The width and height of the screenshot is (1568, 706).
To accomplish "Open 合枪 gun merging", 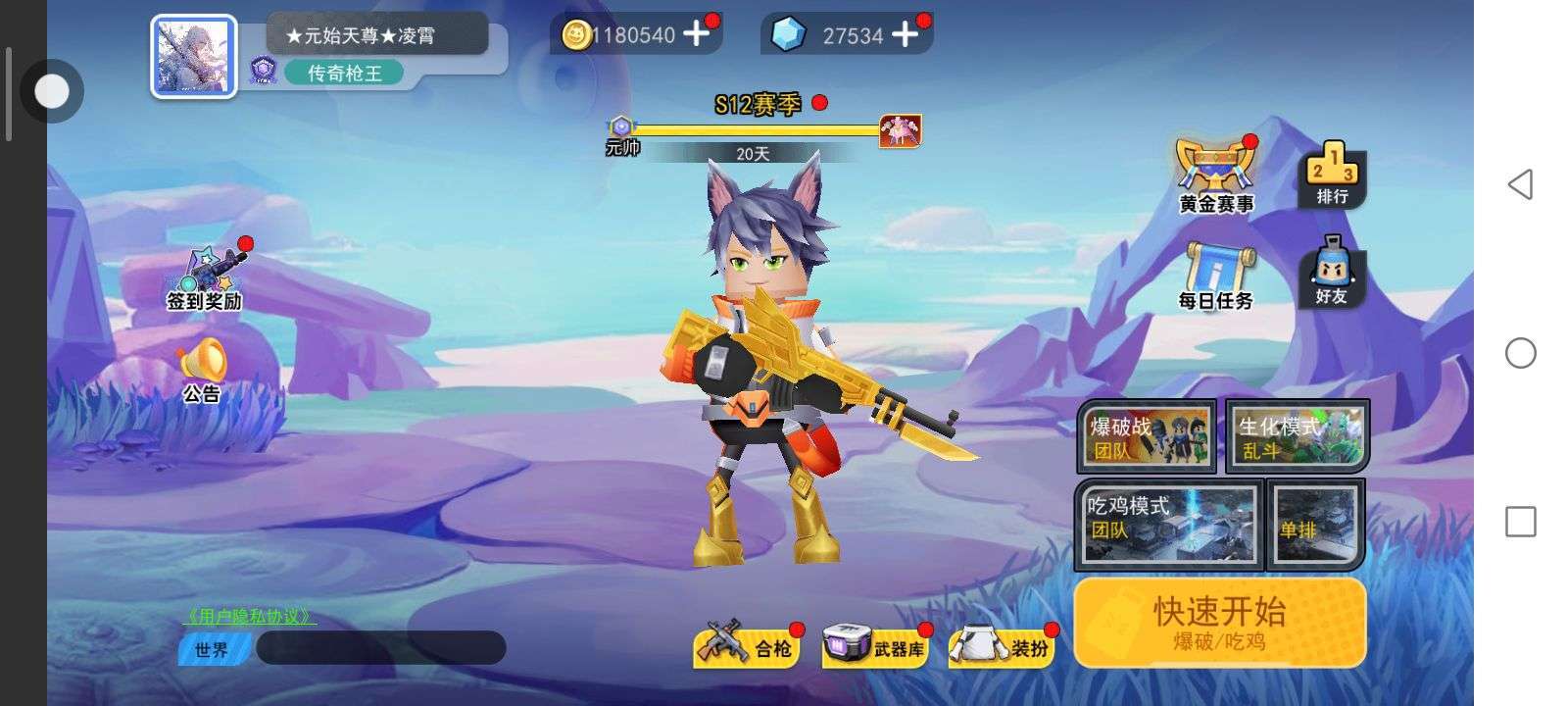I will coord(745,646).
